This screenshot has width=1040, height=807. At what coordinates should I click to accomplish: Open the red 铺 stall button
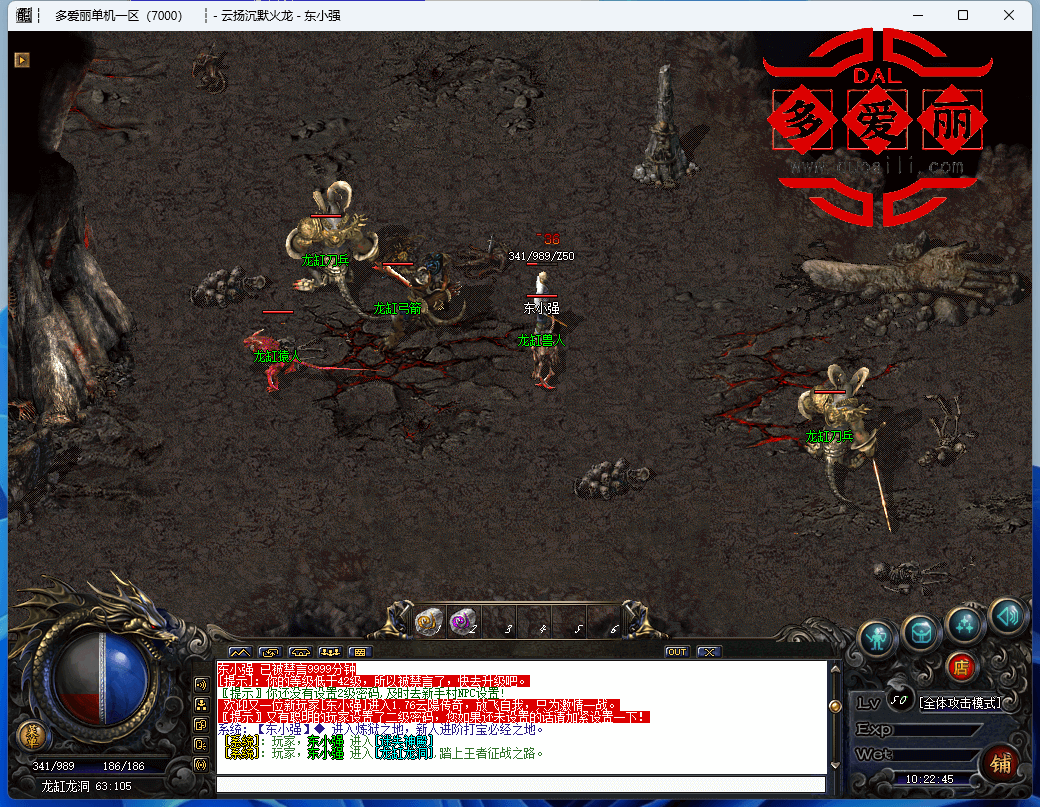click(1000, 762)
